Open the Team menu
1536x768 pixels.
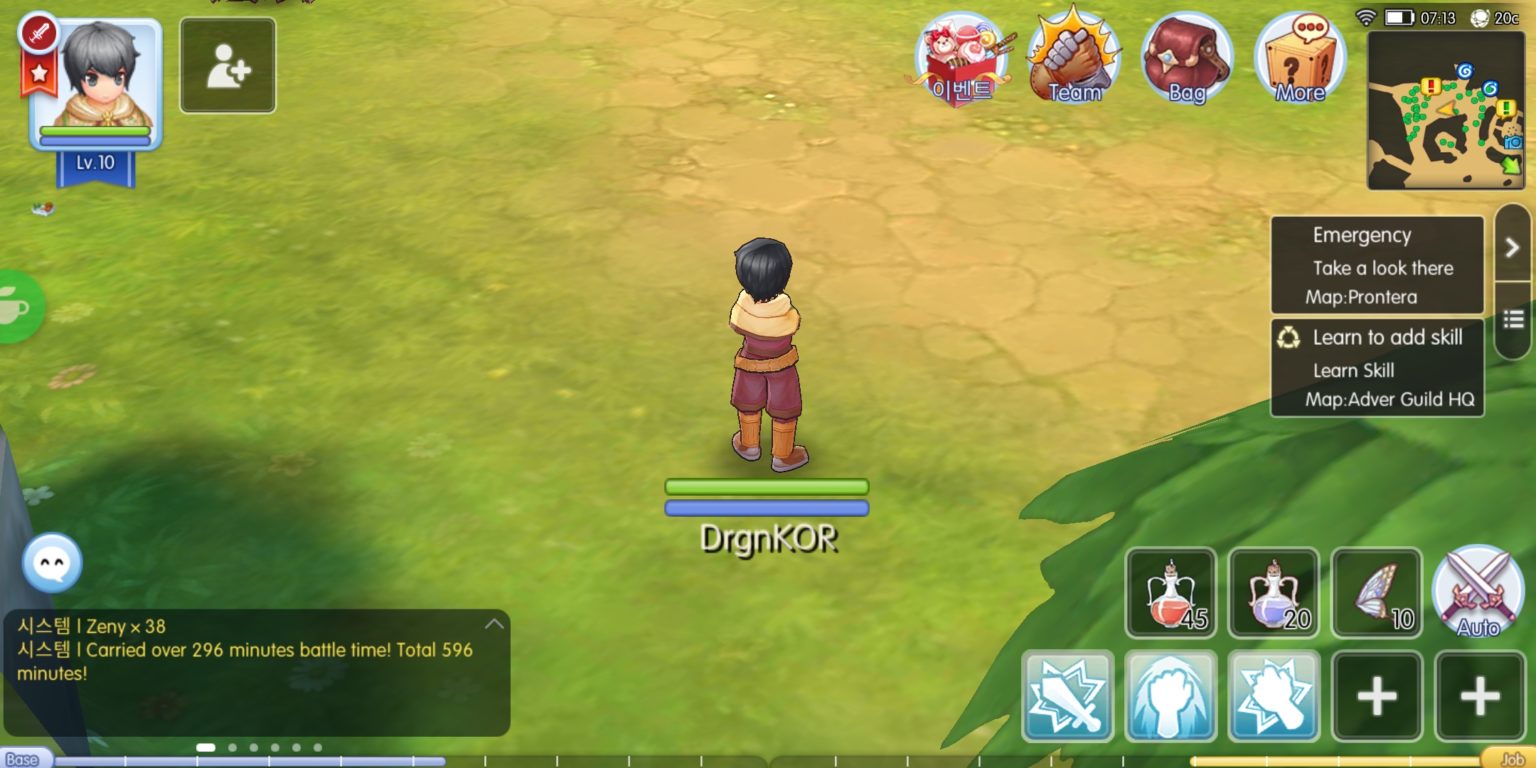pos(1072,62)
